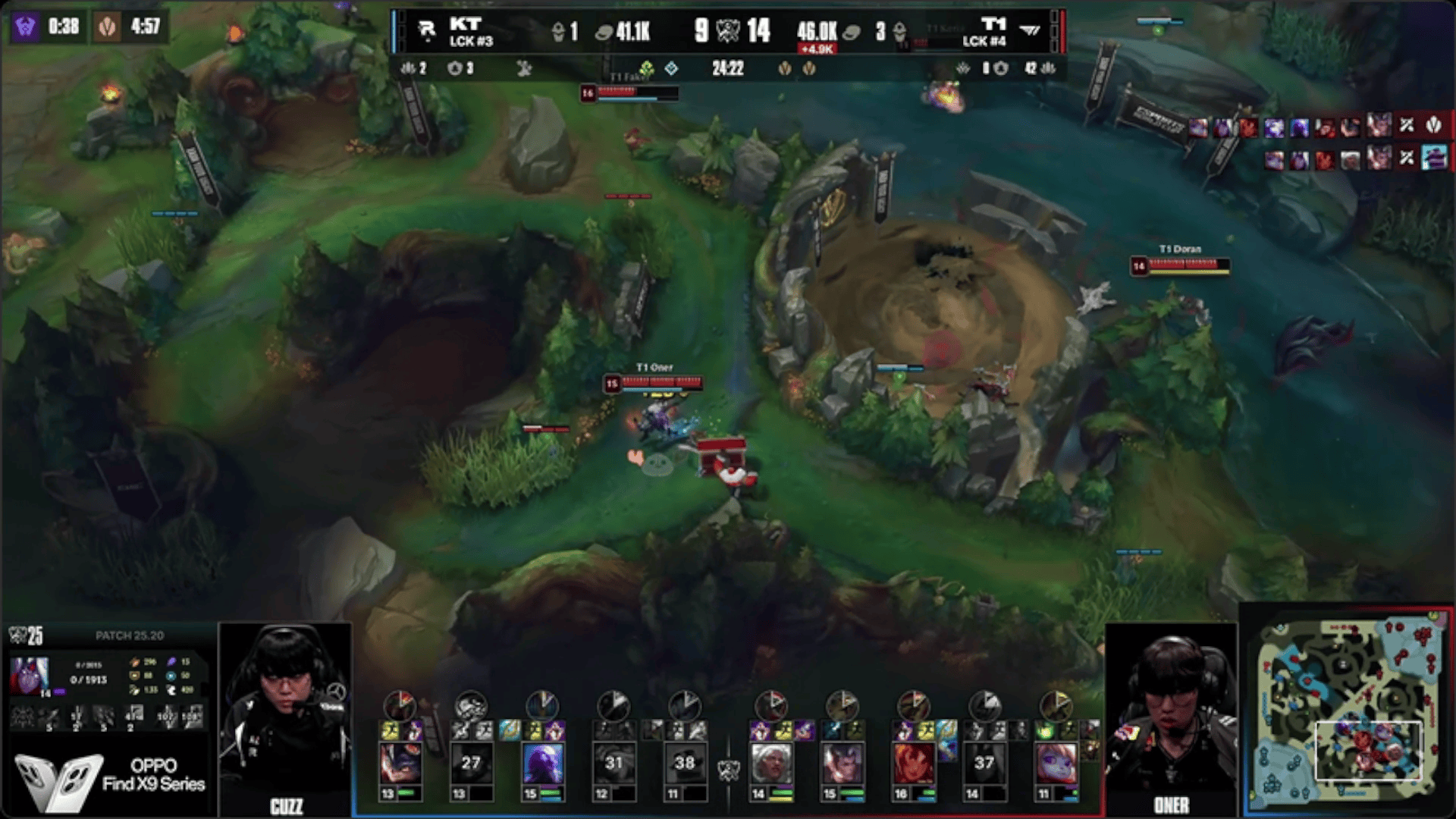Choose the dead champion showing 38 respawn timer
Screen dimensions: 1456x819
click(684, 762)
